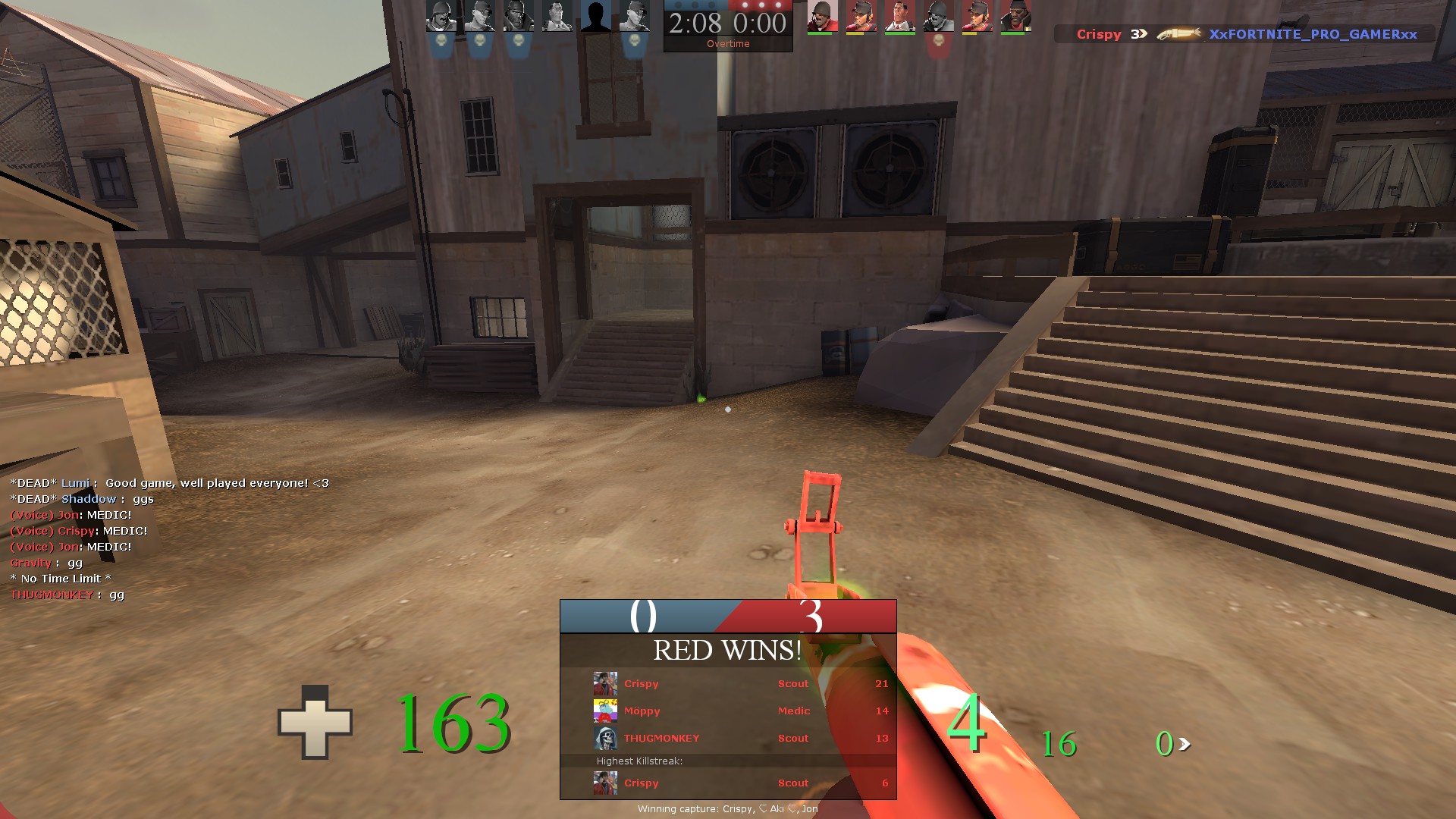Screen dimensions: 1456x819
Task: Select Lumi's 'Good game' chat message
Action: pos(169,483)
